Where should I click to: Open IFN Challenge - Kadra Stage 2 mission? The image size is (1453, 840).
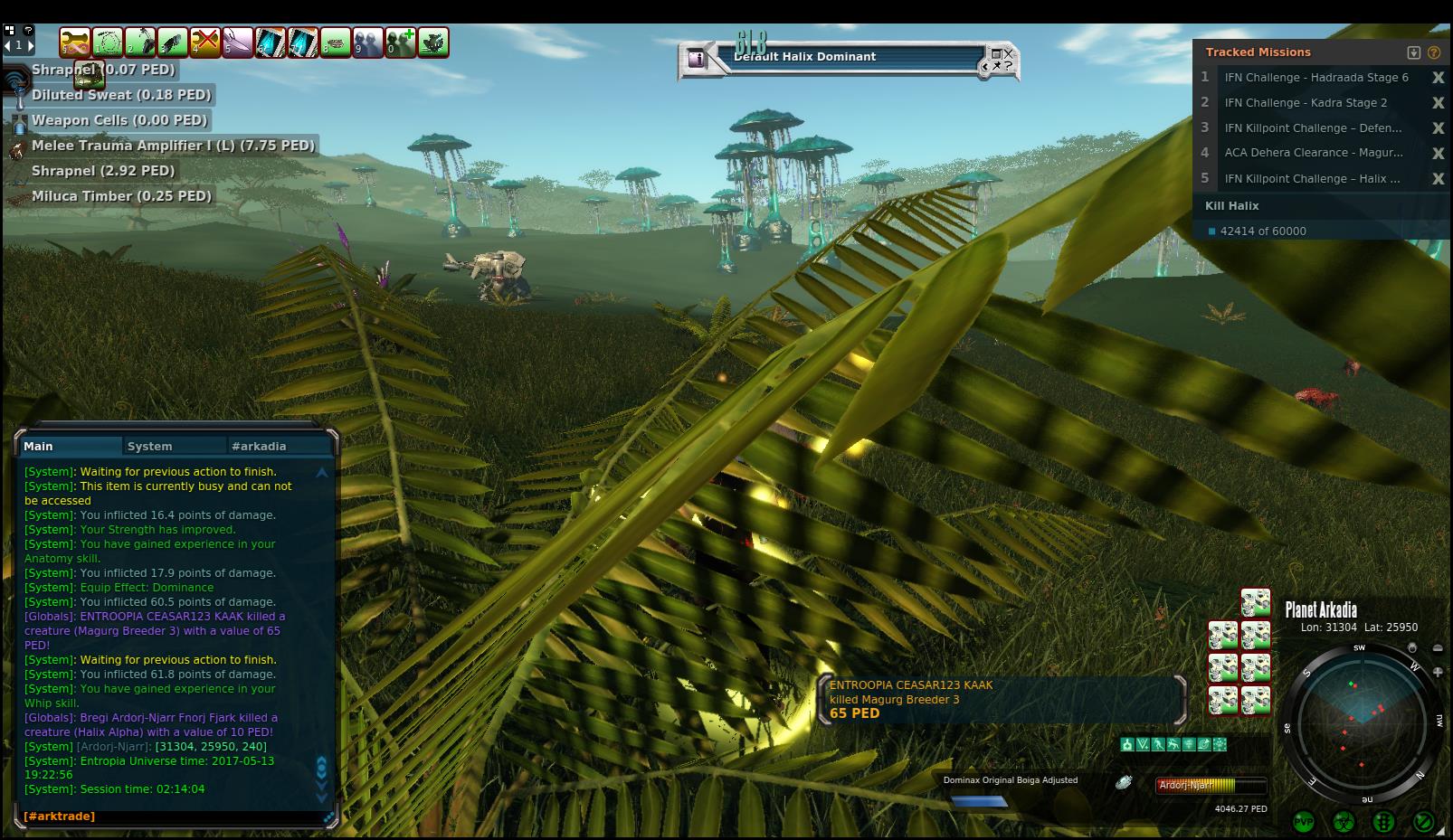pos(1305,103)
